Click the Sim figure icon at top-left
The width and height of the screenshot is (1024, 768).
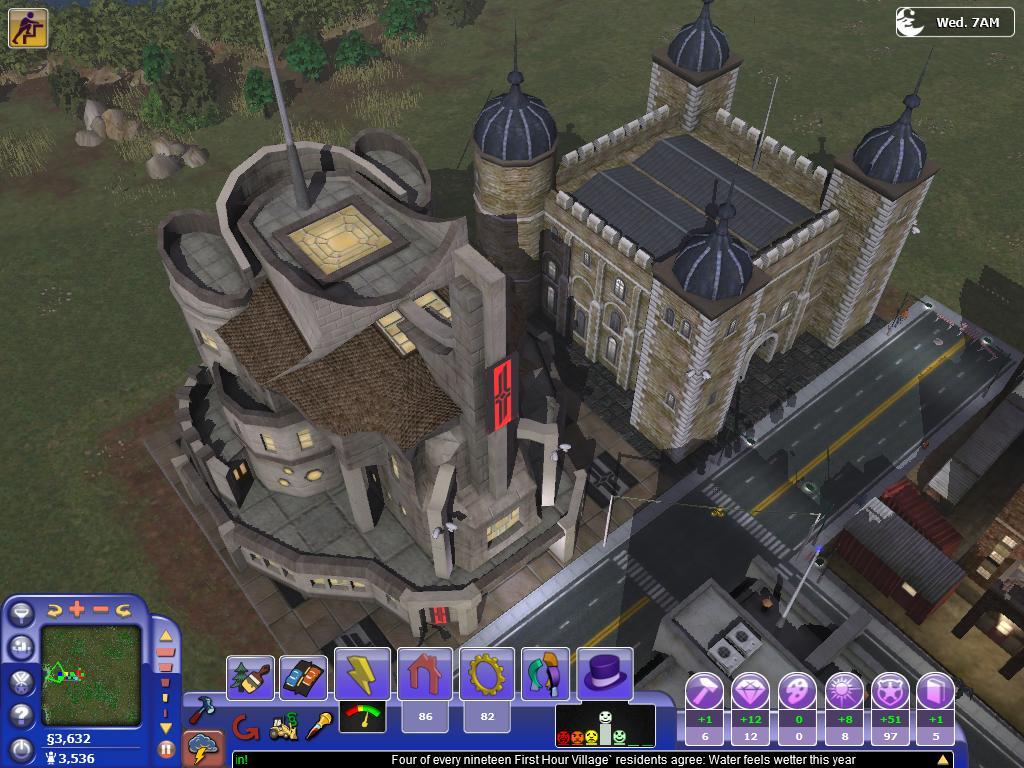pyautogui.click(x=28, y=28)
